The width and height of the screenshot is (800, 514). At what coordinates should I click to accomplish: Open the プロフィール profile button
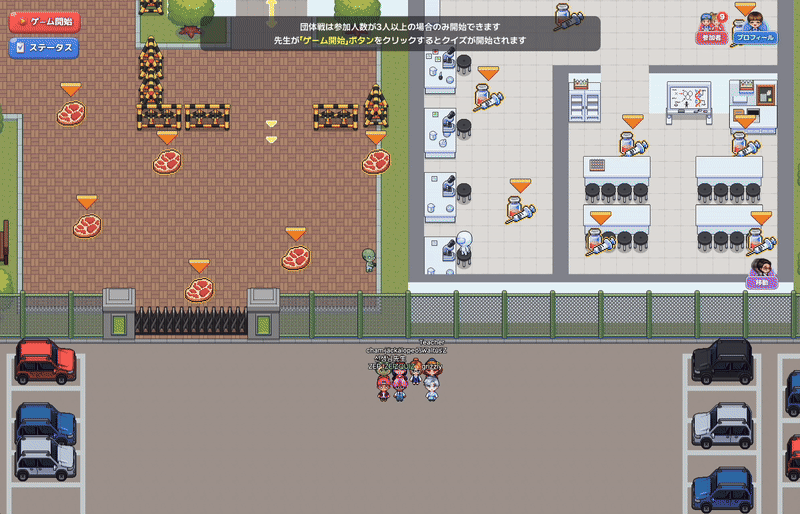[x=754, y=27]
